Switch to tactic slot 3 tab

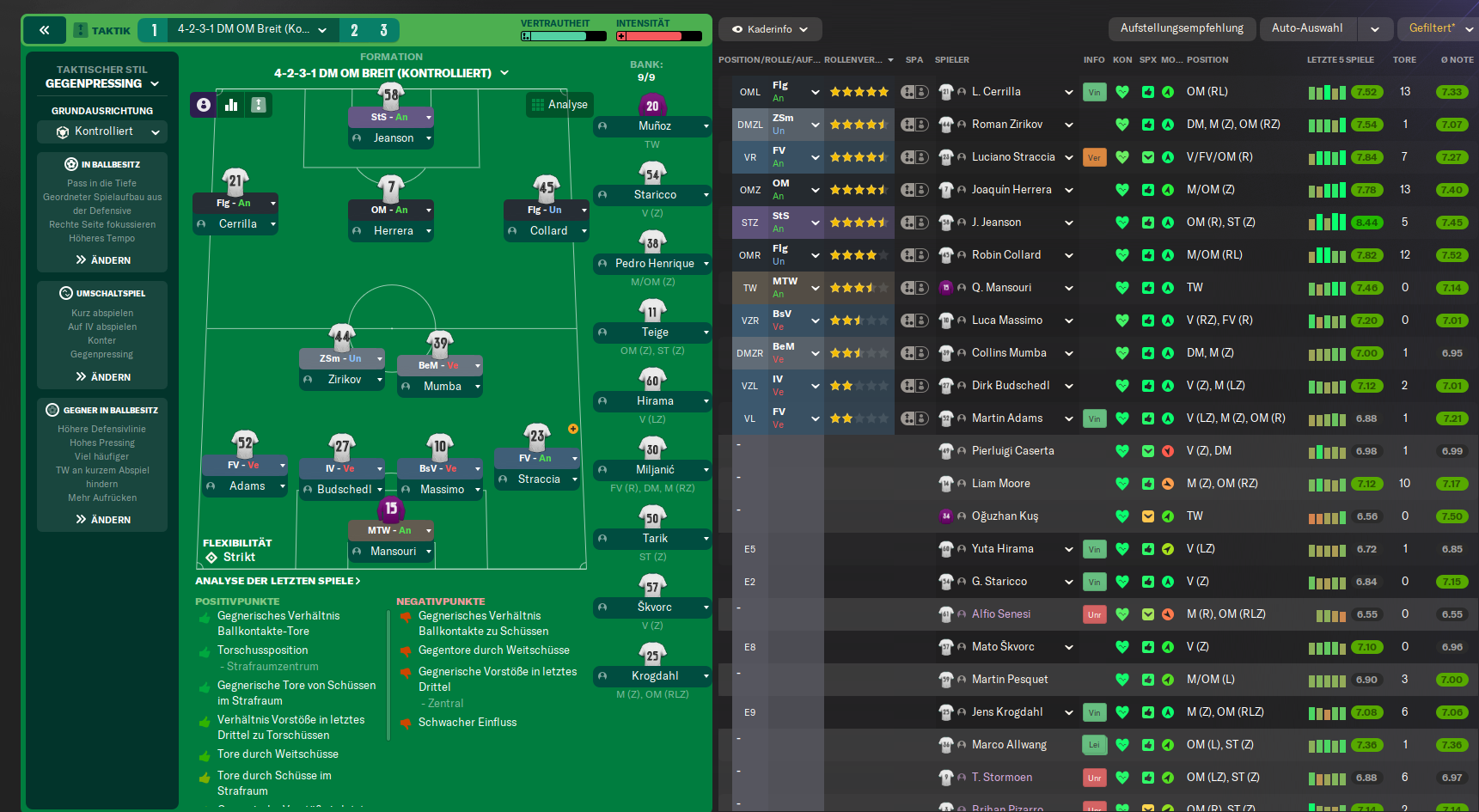pos(386,28)
